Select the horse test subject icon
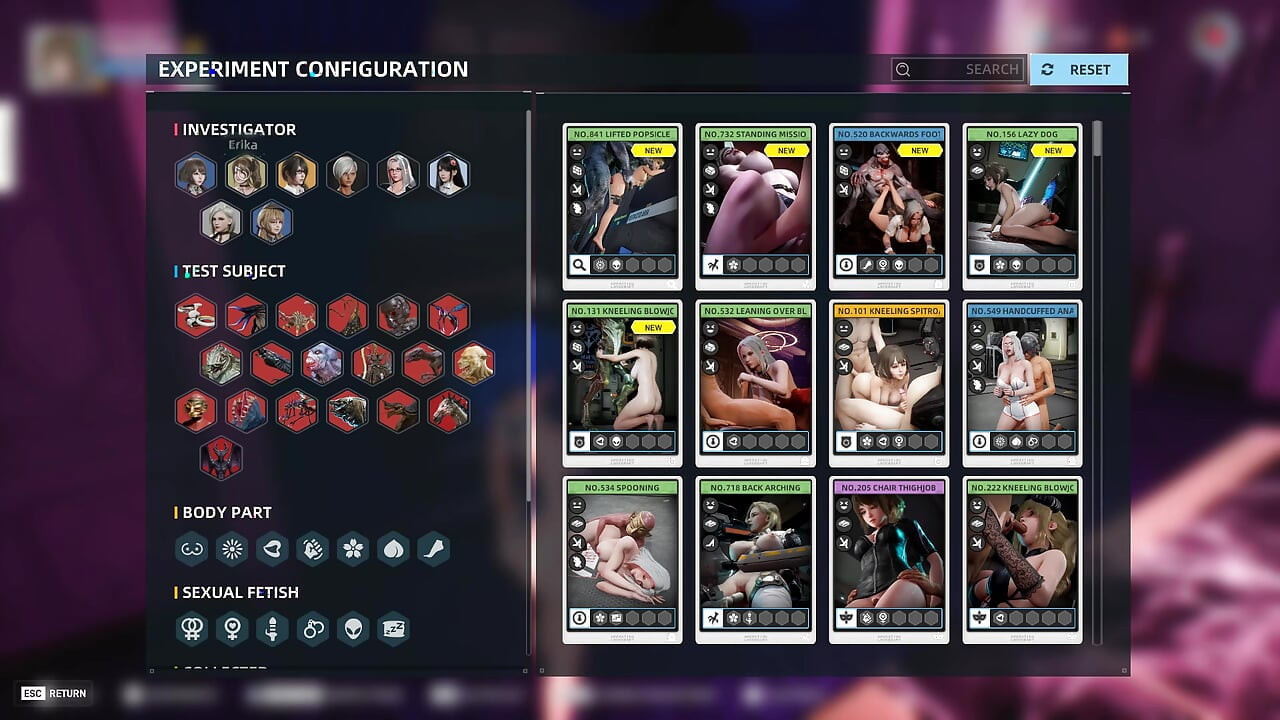Screen dimensions: 1280x720 448,410
